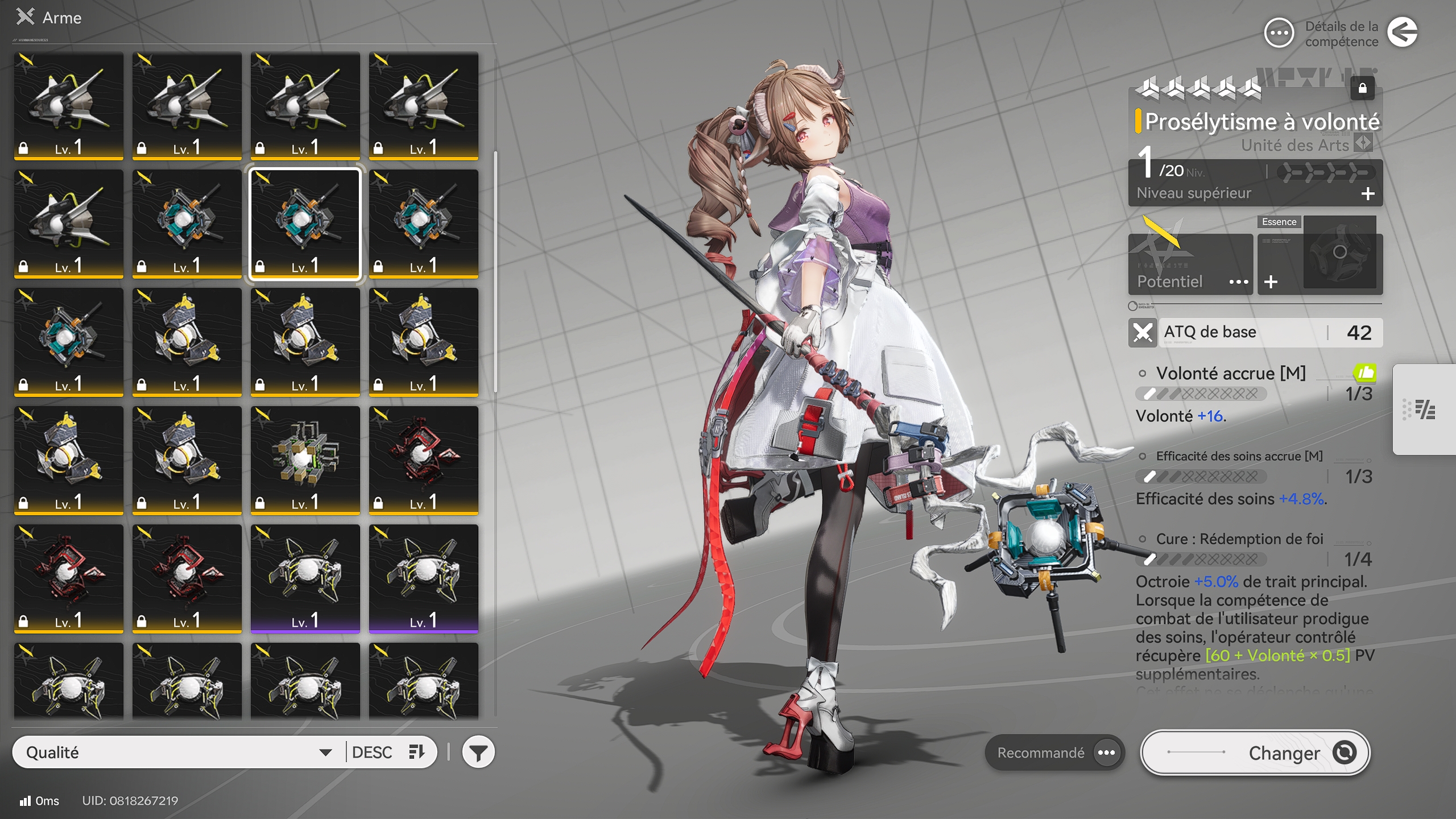Open Niveau supérieur upgrade plus button
The height and width of the screenshot is (819, 1456).
pos(1368,194)
